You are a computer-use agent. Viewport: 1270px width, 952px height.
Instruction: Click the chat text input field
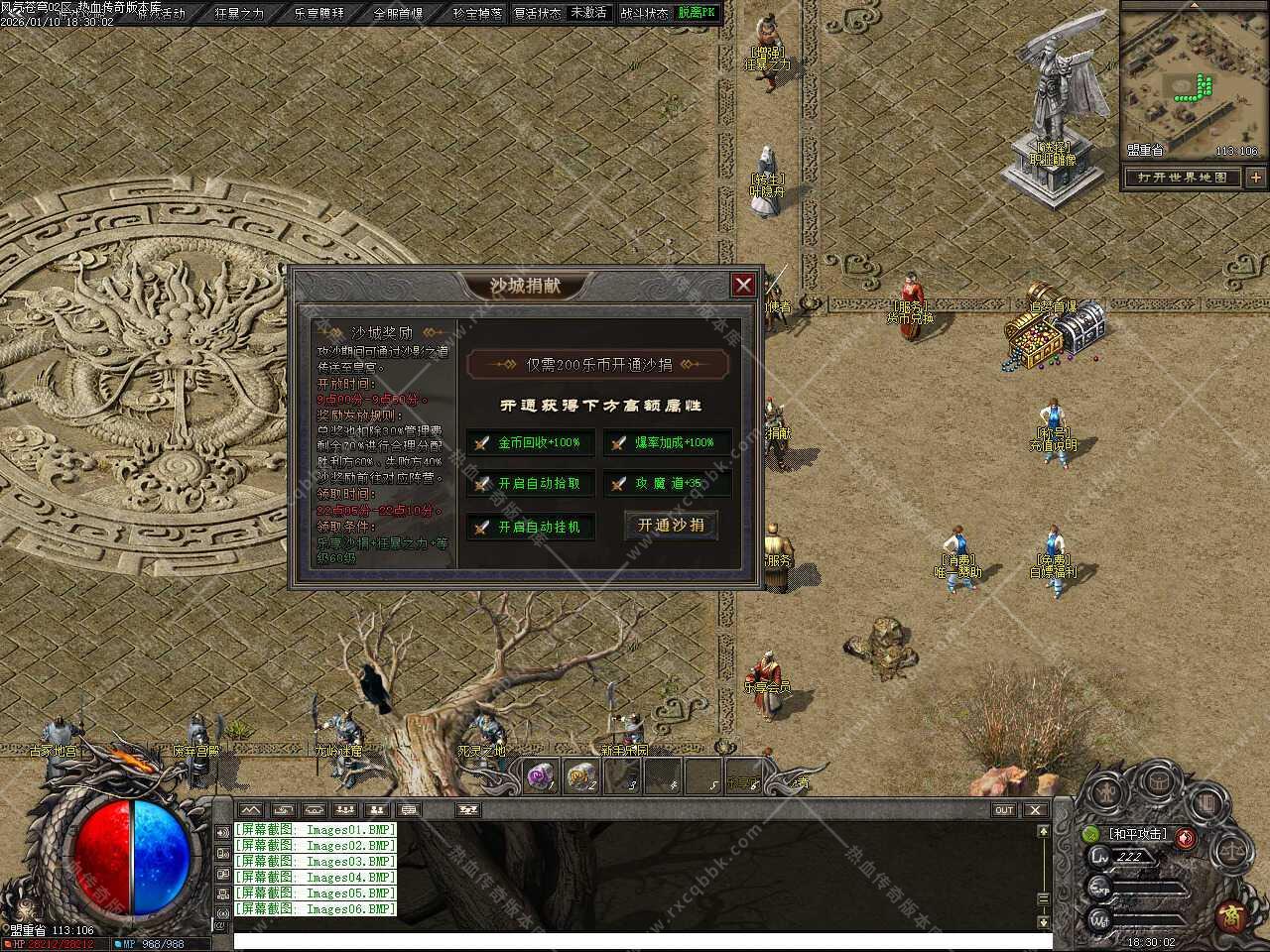point(635,939)
